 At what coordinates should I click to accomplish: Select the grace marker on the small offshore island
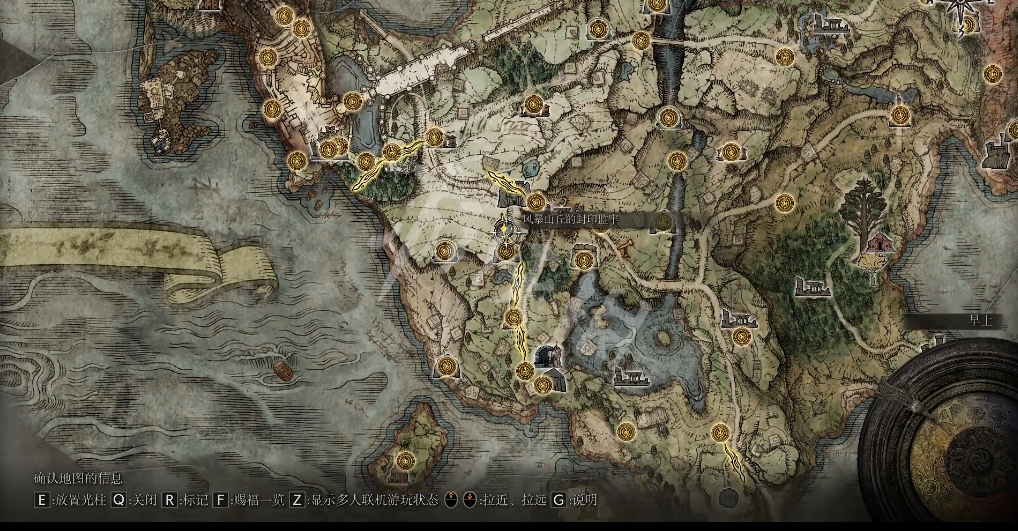click(x=406, y=460)
